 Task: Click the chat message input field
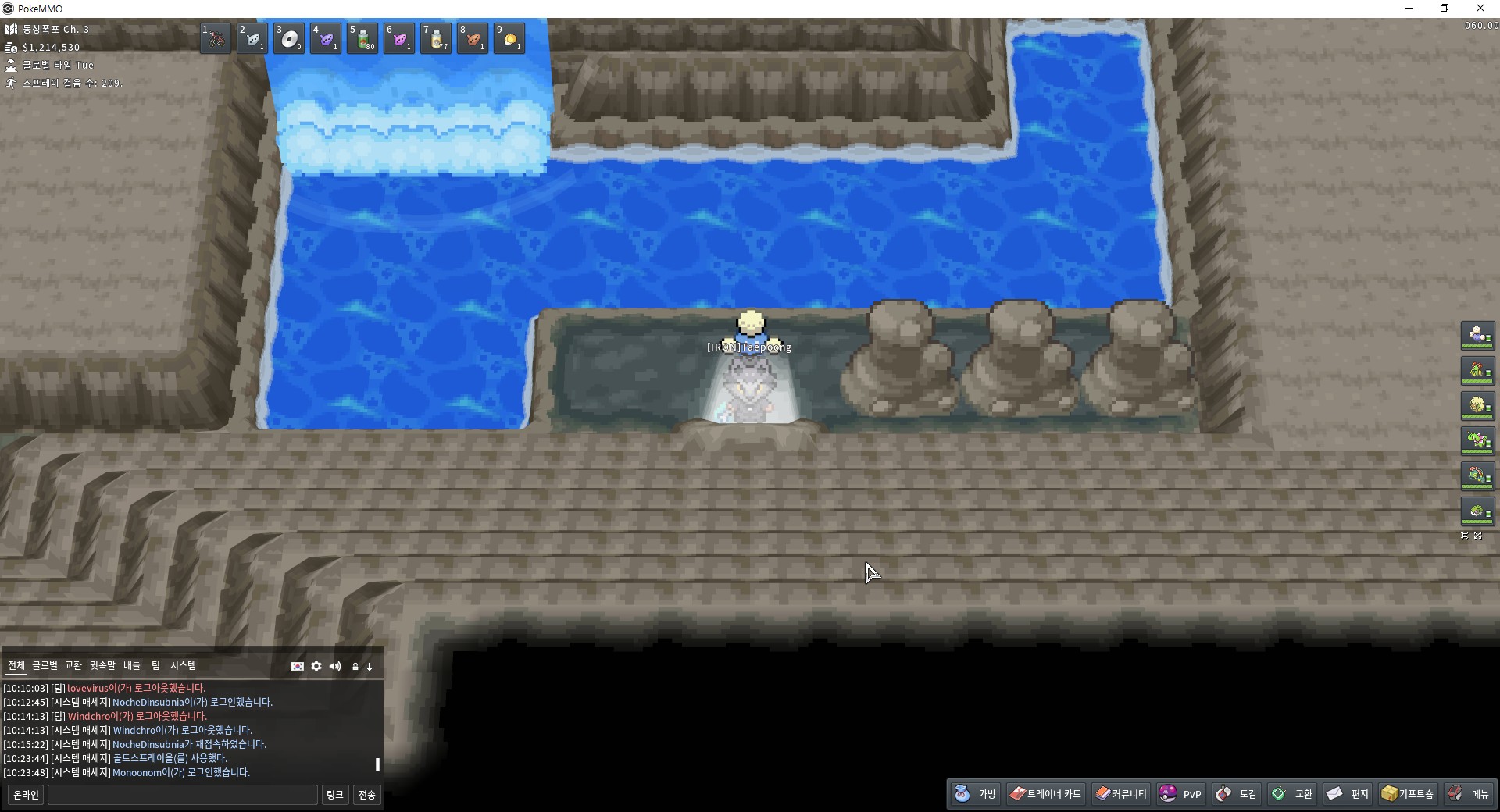(183, 795)
